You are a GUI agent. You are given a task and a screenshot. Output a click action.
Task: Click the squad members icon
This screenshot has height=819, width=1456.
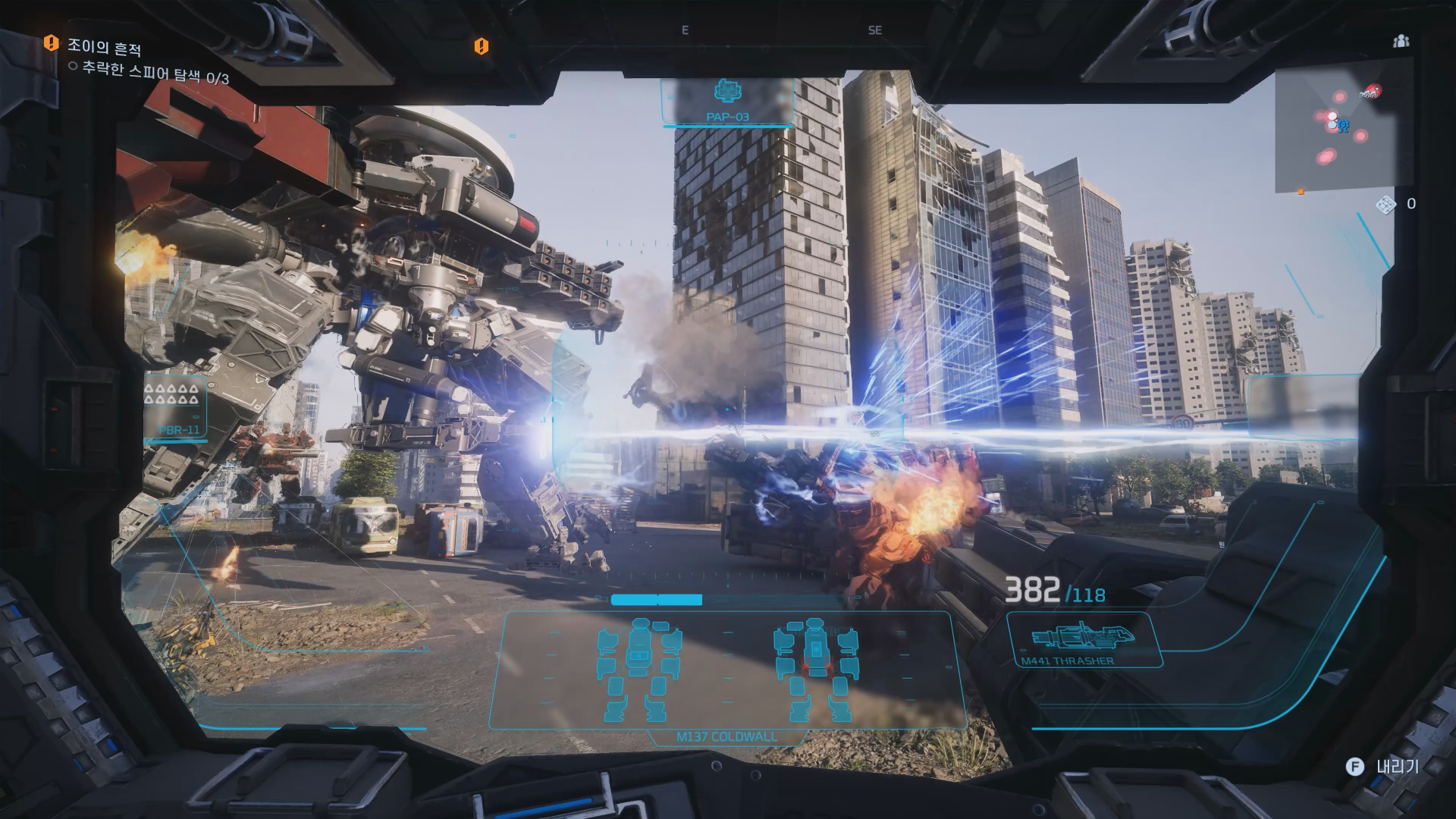(x=1401, y=41)
